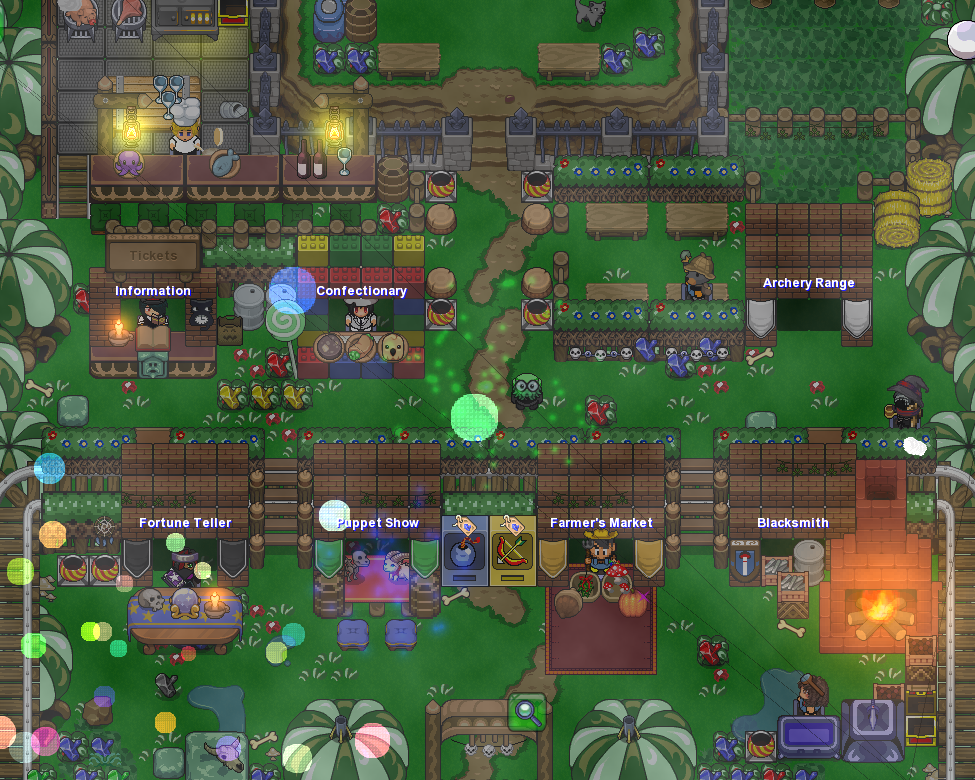
Task: Click the green magnifying glass button
Action: (527, 712)
